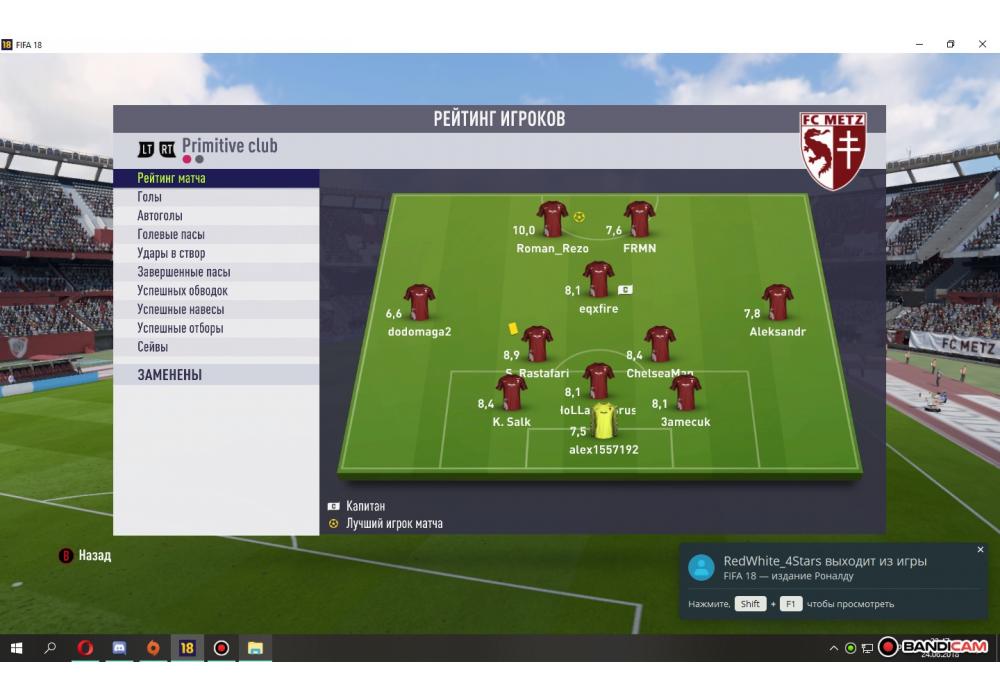Select the Aleksandr player shirt
Screen dimensions: 1000x700
pyautogui.click(x=777, y=302)
